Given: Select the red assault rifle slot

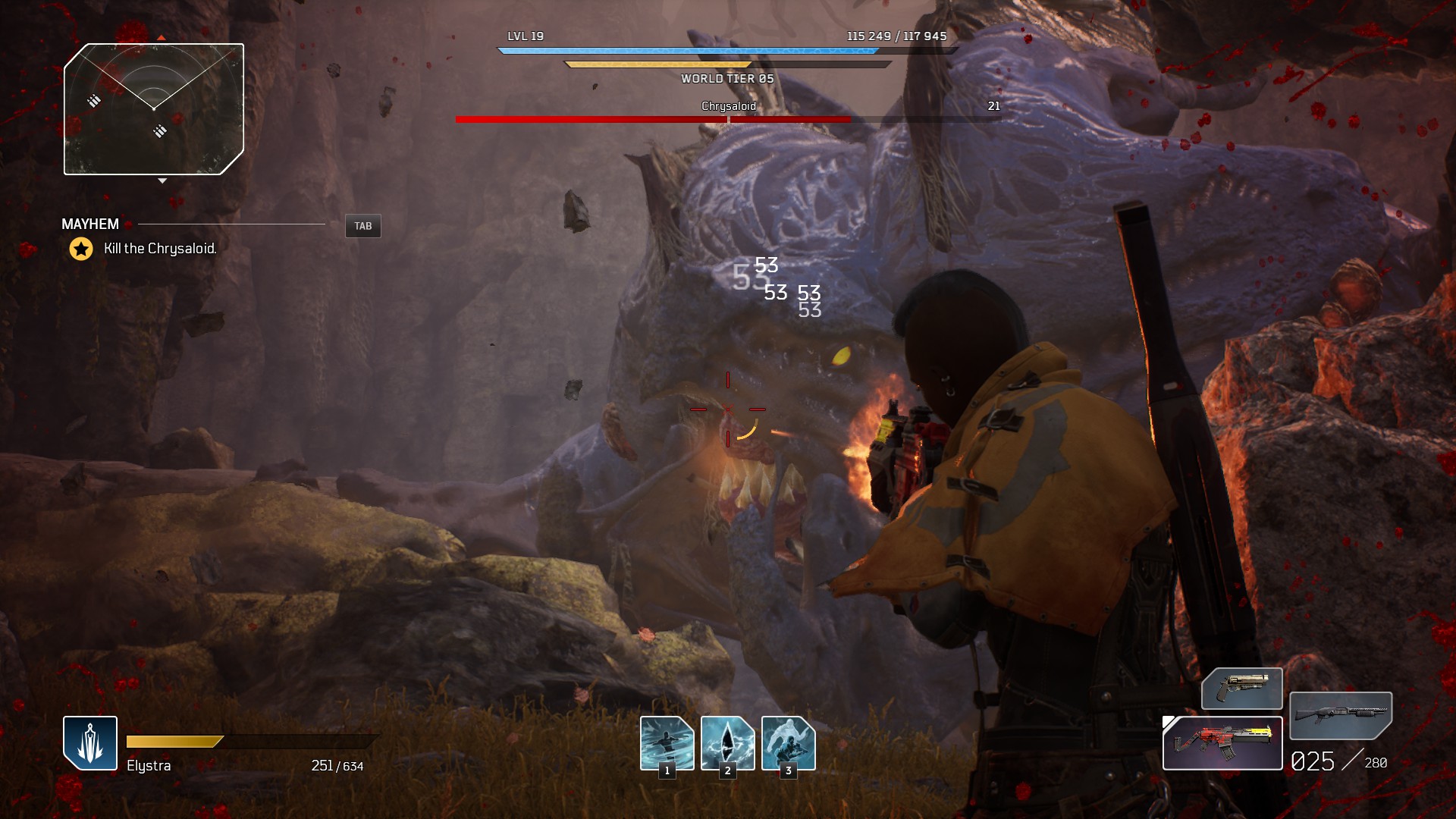Looking at the screenshot, I should [1222, 743].
